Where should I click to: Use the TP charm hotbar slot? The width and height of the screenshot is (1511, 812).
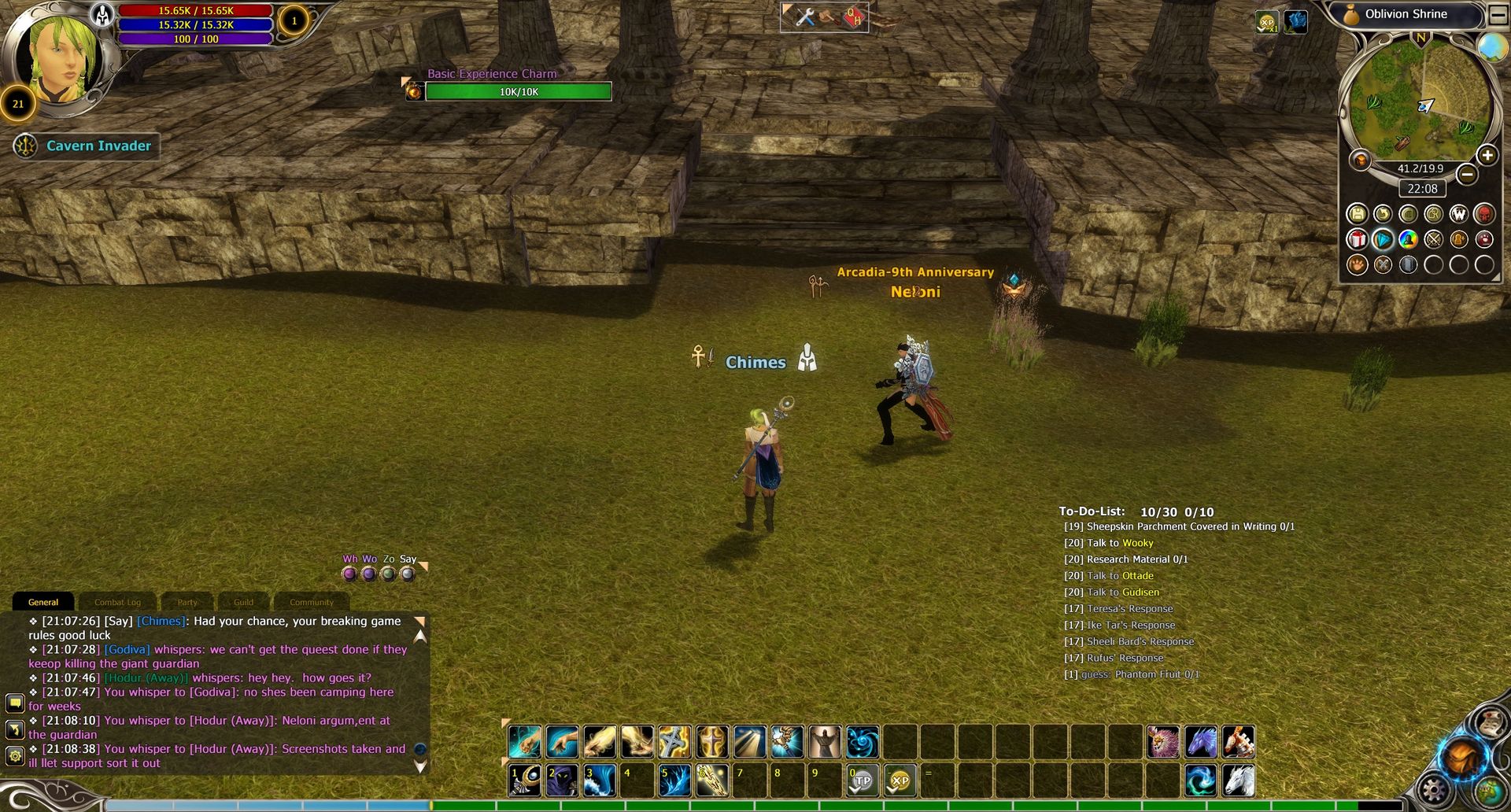point(863,781)
